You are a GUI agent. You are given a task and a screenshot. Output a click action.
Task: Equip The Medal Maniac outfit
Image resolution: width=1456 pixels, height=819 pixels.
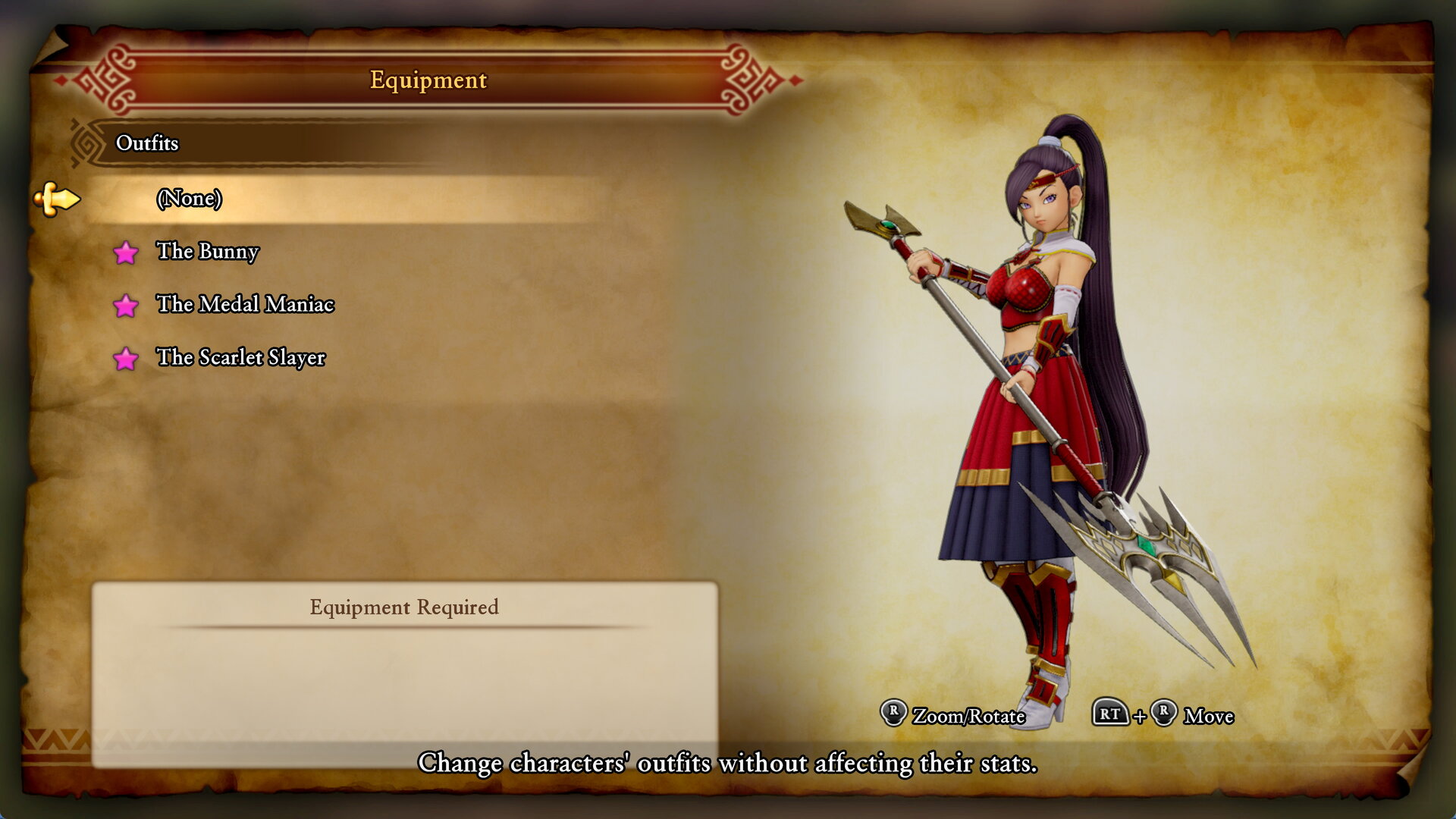coord(244,304)
